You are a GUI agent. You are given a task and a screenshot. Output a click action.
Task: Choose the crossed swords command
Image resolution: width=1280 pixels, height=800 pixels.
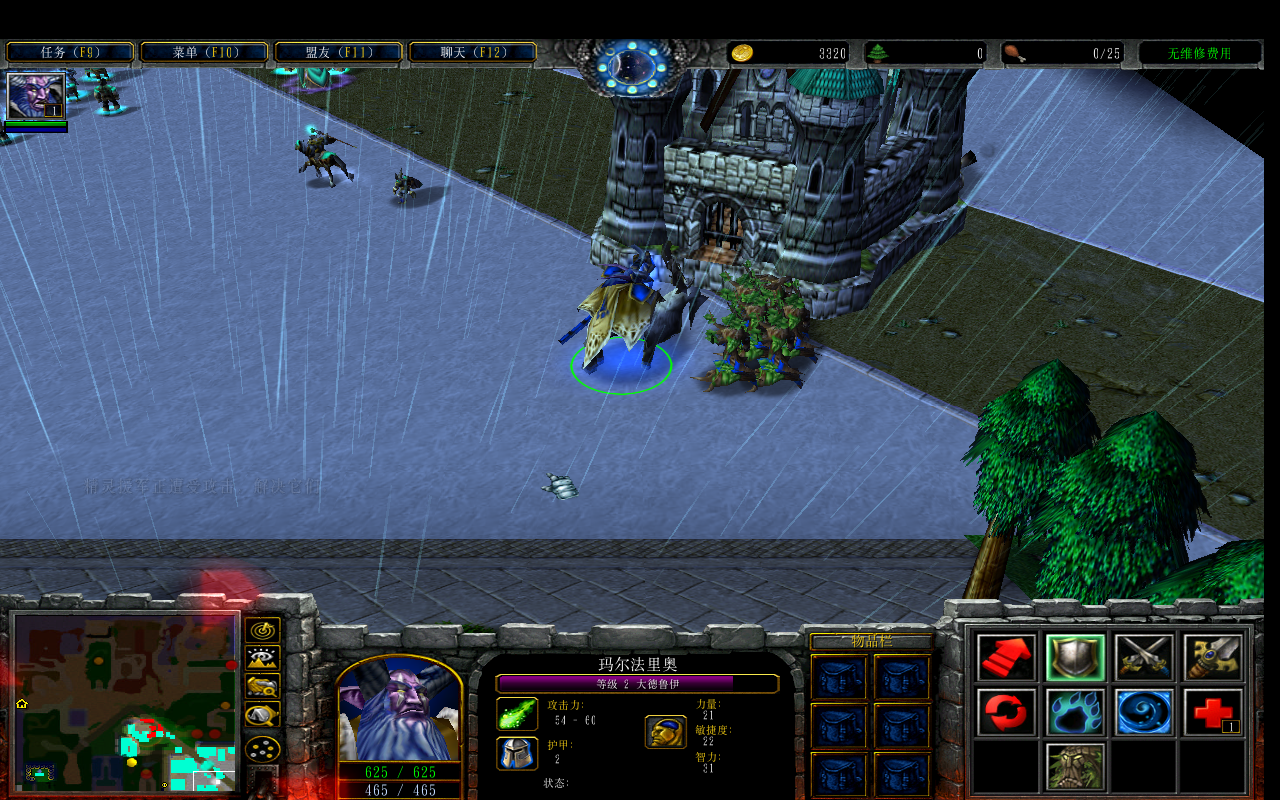tap(1145, 657)
